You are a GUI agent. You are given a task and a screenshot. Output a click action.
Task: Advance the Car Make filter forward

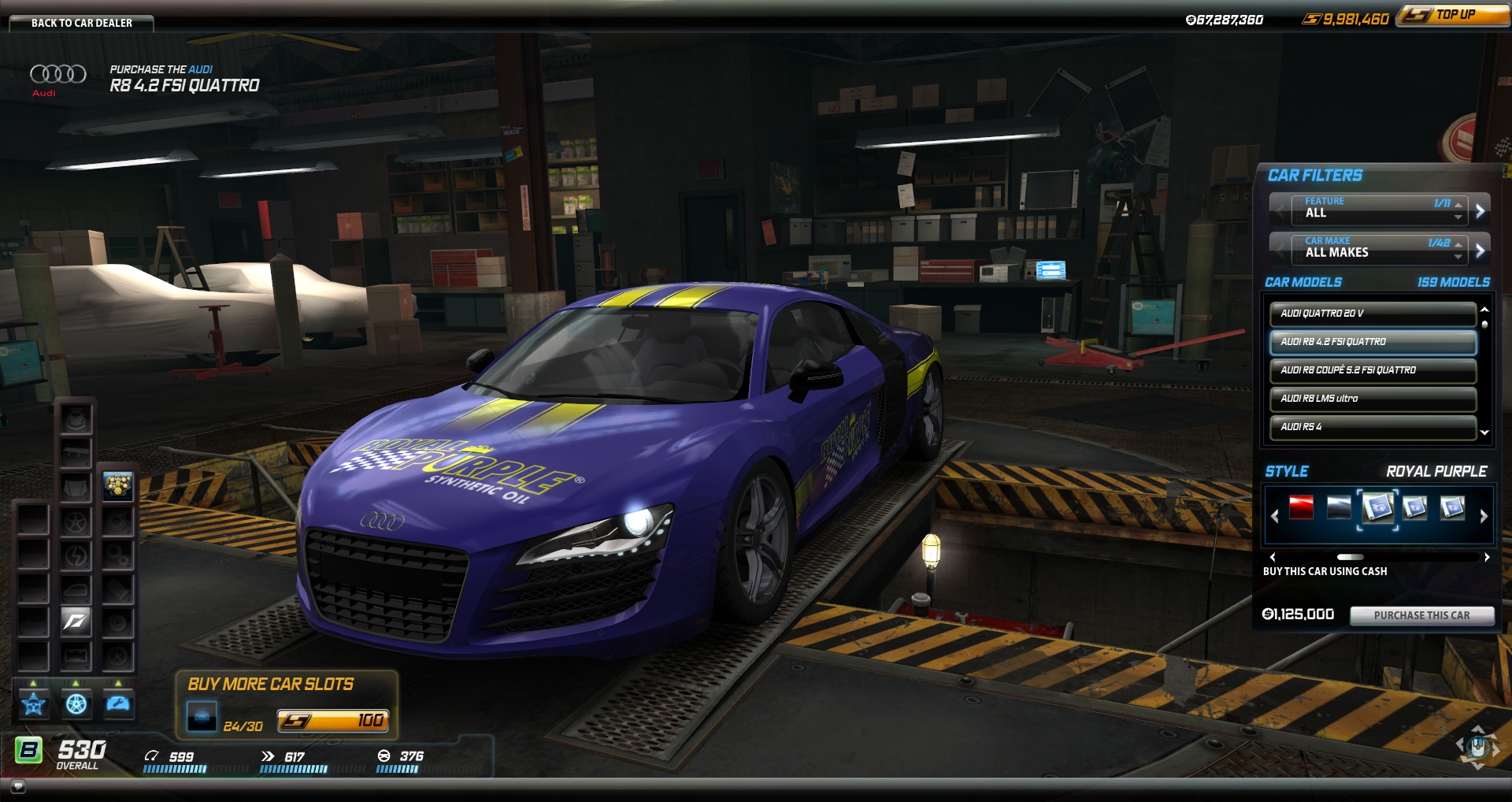click(1480, 251)
